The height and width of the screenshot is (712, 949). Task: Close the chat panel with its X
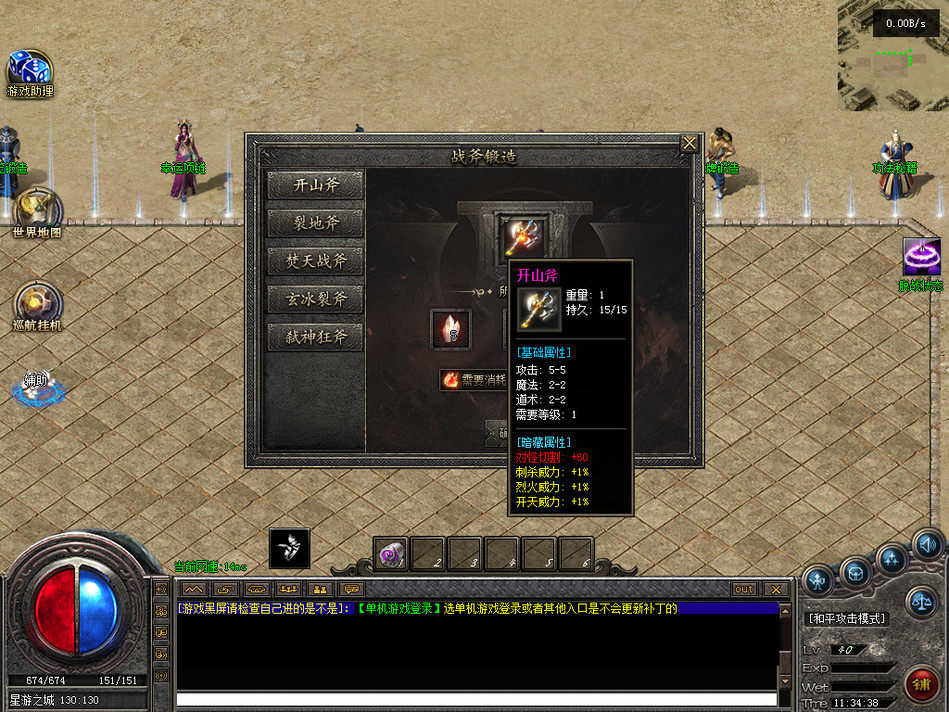[x=775, y=589]
